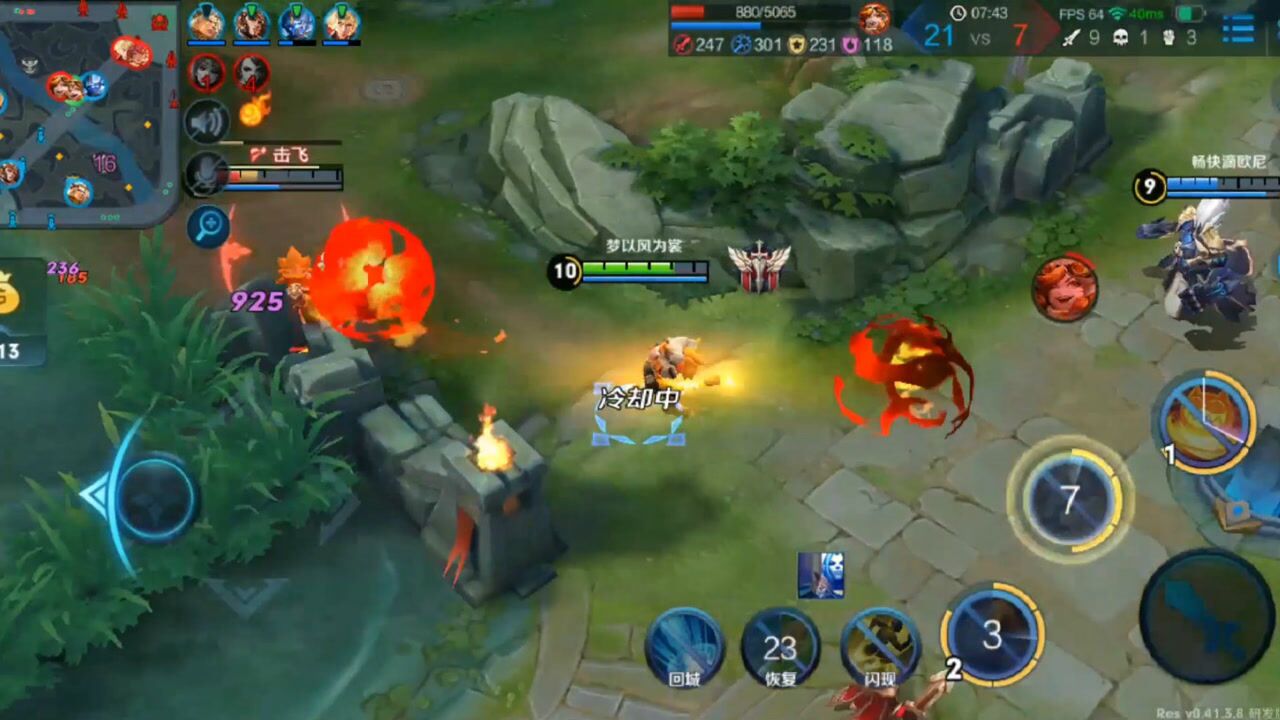
Task: Activate the fiery orange level-1 skill
Action: point(1205,421)
